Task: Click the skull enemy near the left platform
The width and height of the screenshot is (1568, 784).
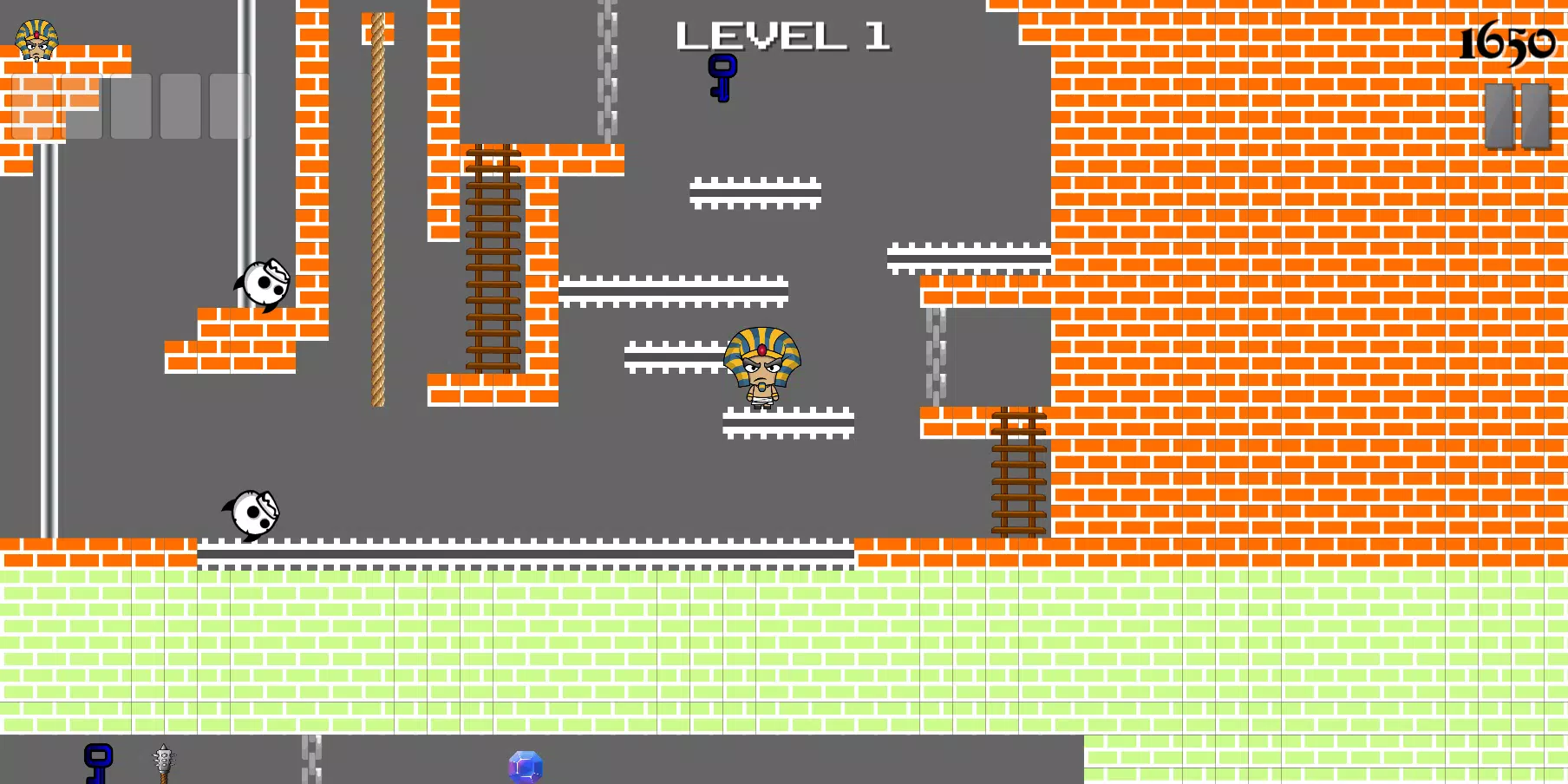Action: point(262,282)
